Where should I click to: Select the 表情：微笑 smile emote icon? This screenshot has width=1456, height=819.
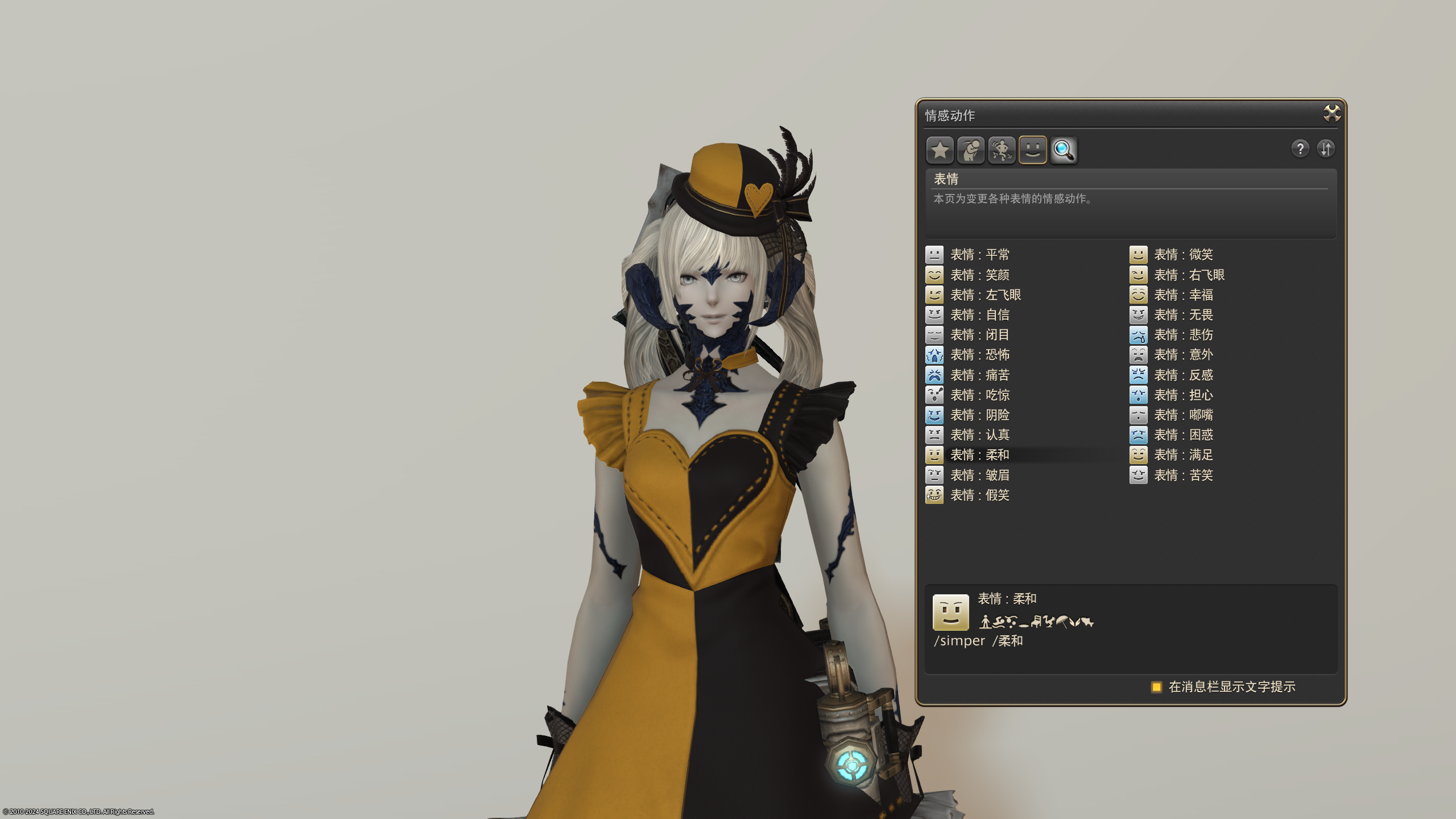1138,254
